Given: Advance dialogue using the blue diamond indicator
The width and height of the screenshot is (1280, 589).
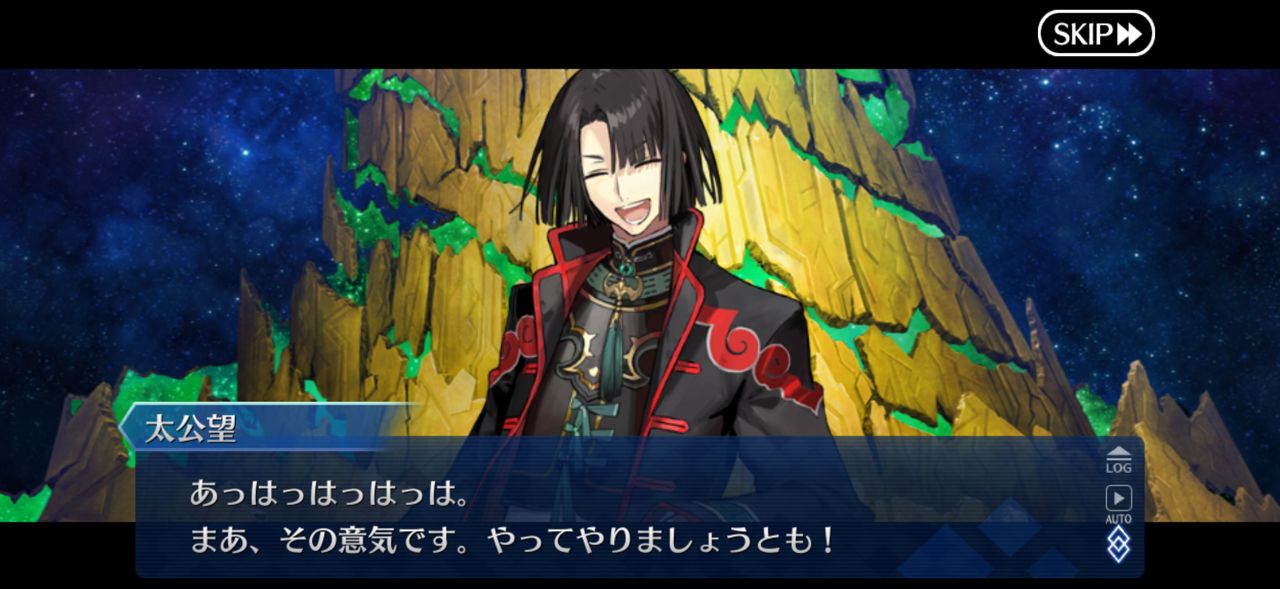Looking at the screenshot, I should 1118,544.
